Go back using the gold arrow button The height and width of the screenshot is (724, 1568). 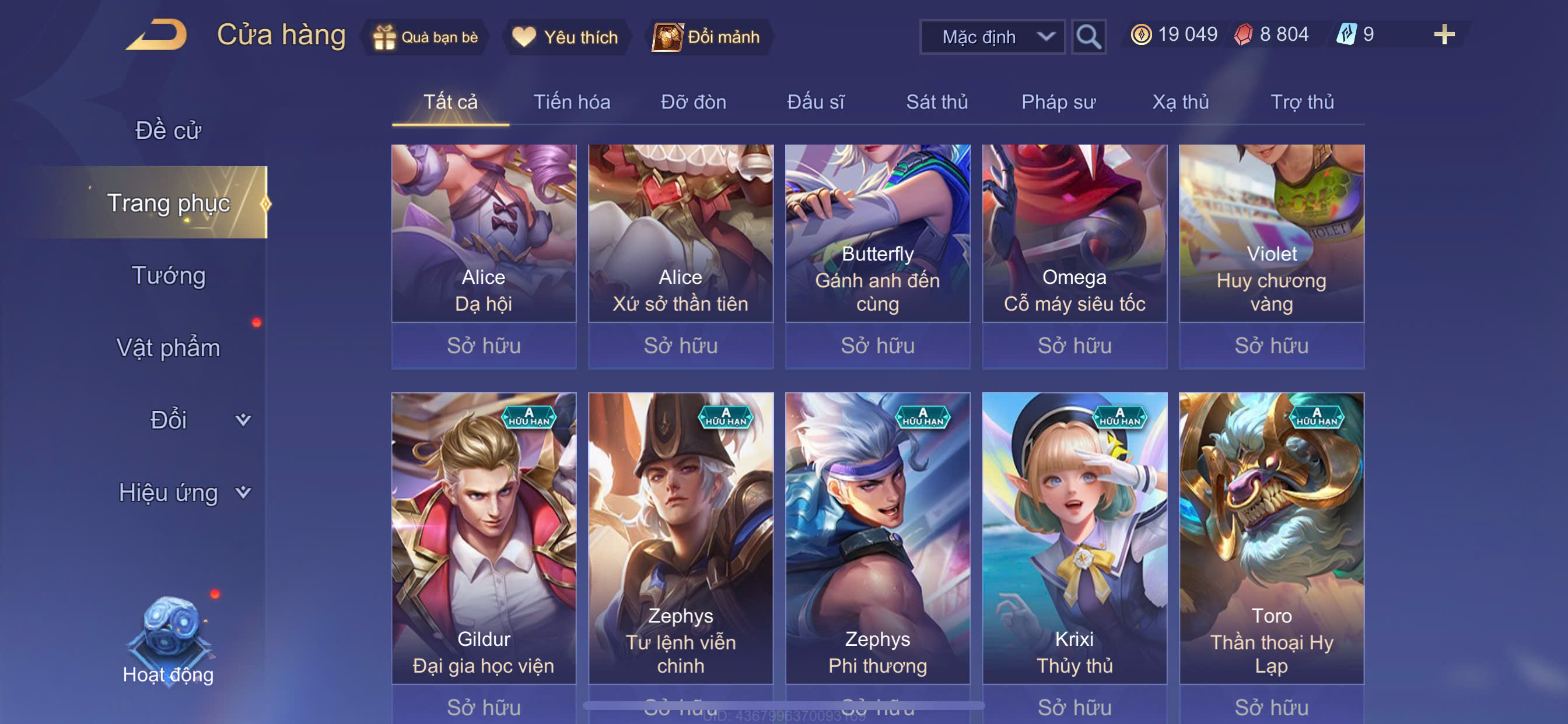tap(157, 34)
